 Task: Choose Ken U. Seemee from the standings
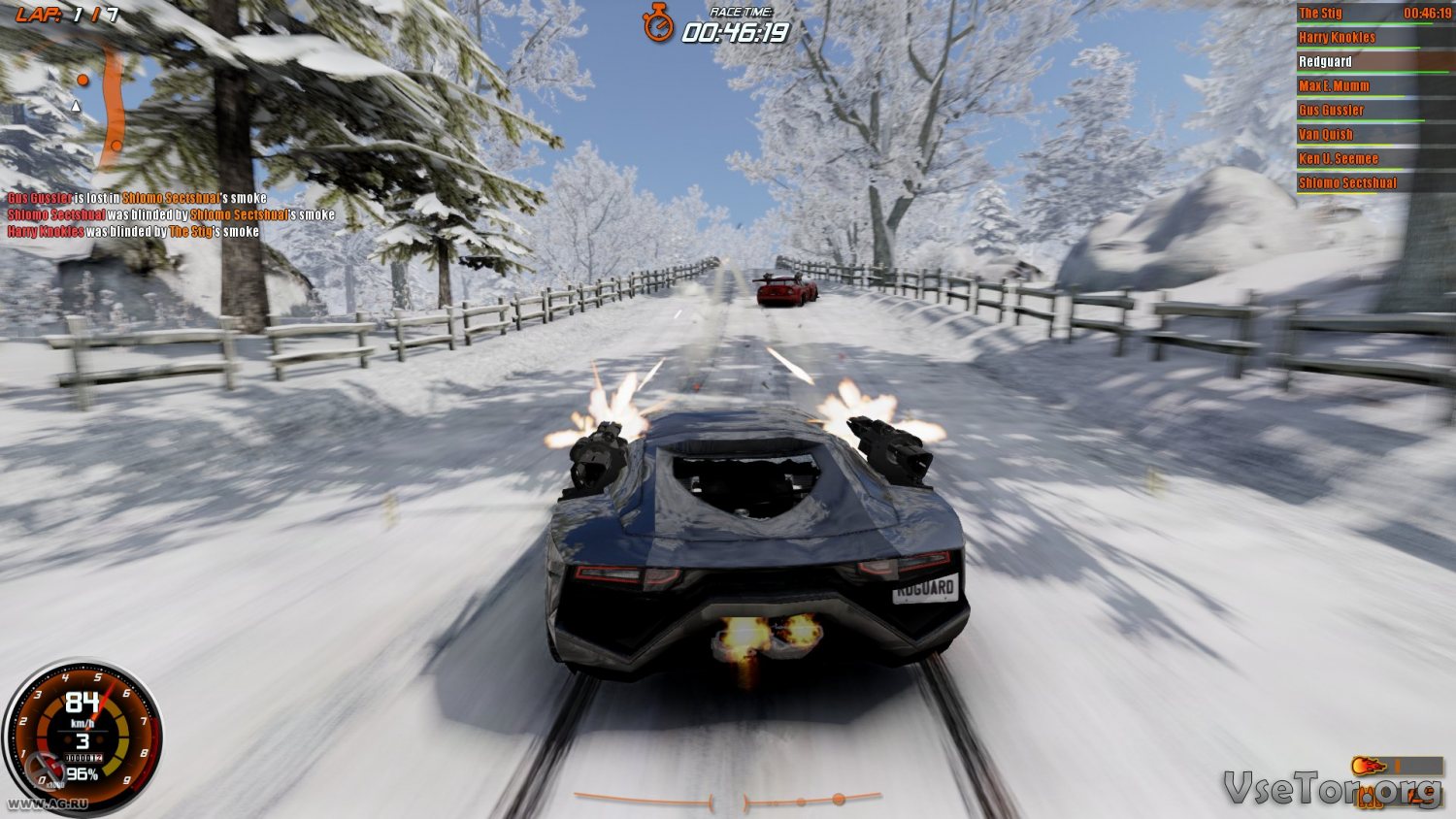tap(1338, 159)
